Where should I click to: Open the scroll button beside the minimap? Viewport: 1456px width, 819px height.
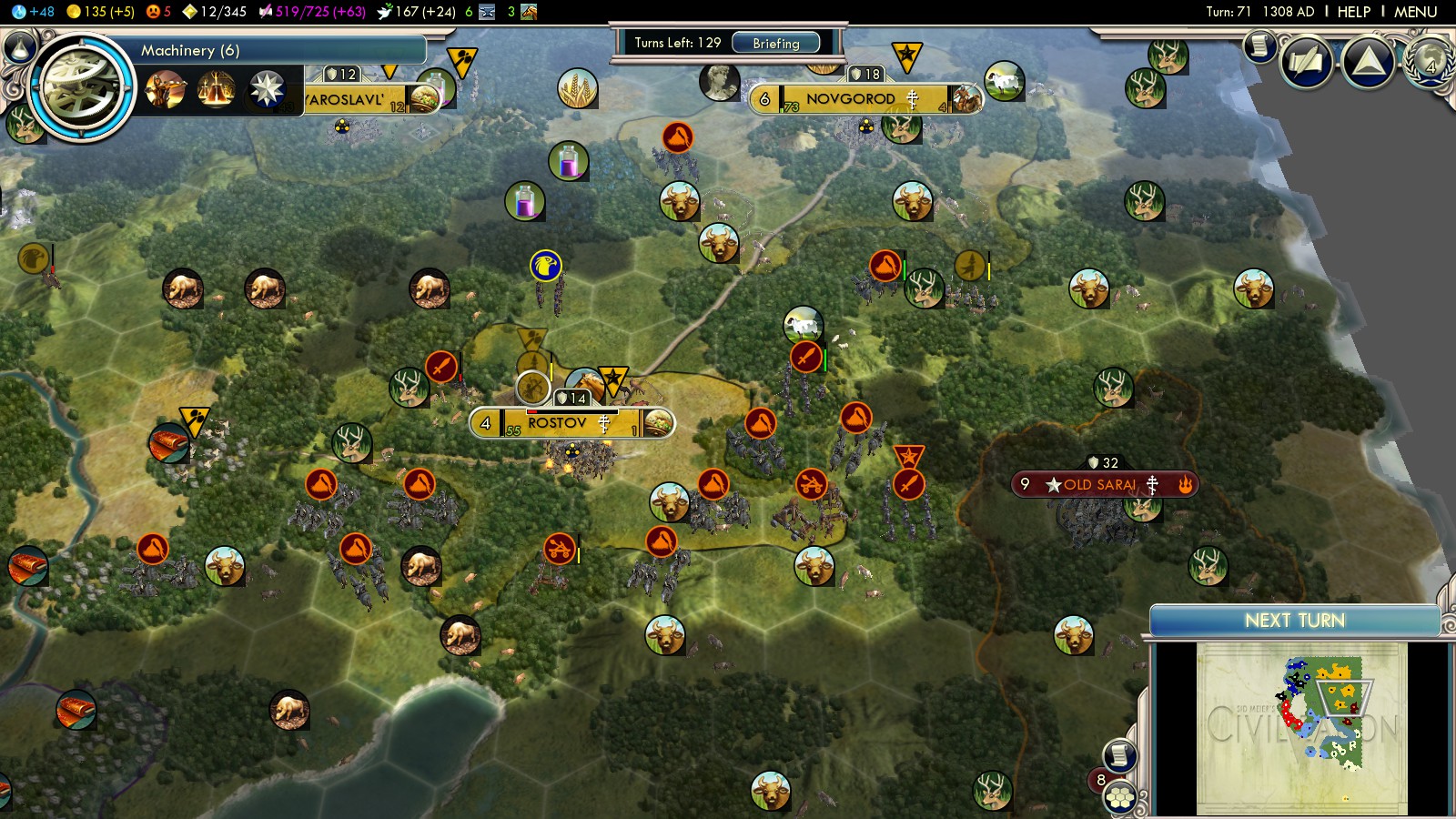tap(1119, 755)
